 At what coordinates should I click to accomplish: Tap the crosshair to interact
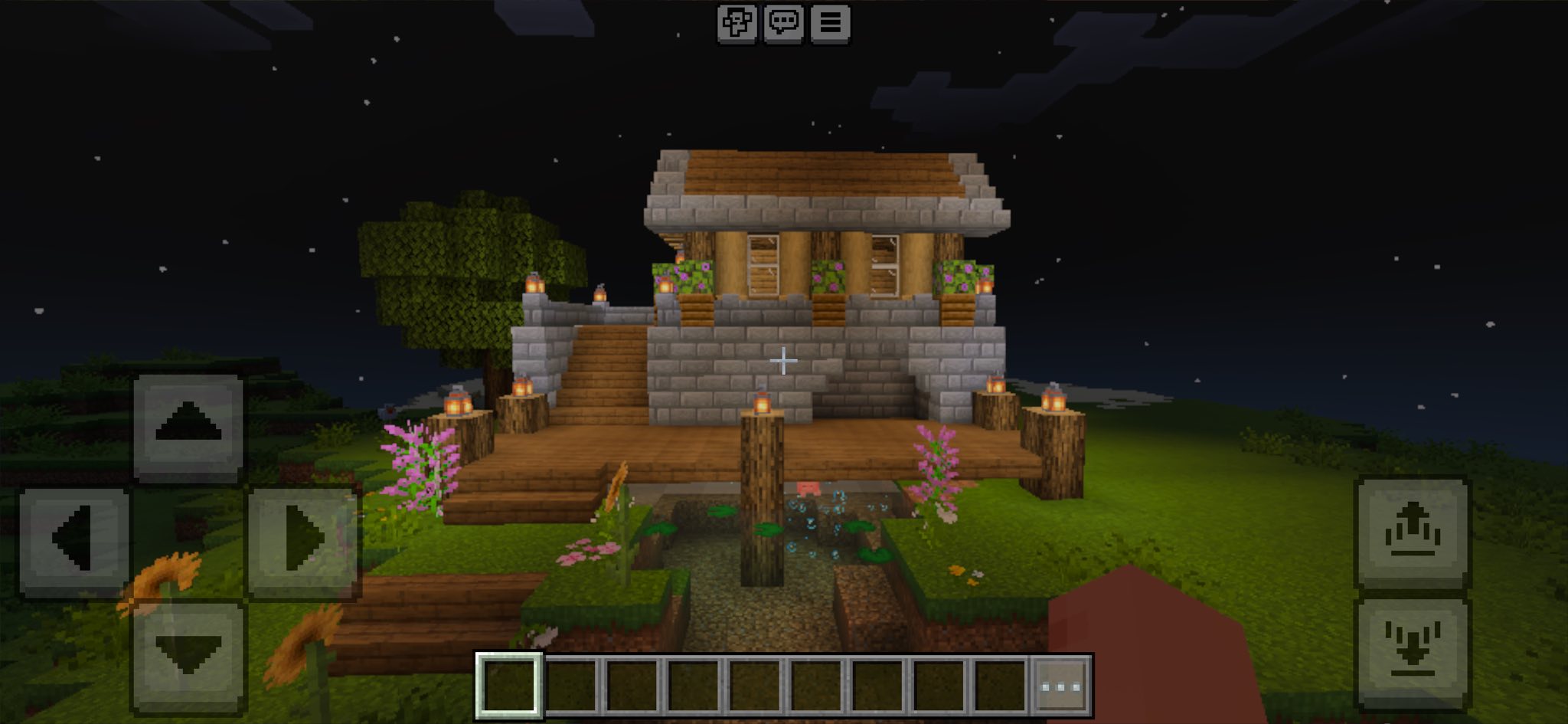(784, 360)
